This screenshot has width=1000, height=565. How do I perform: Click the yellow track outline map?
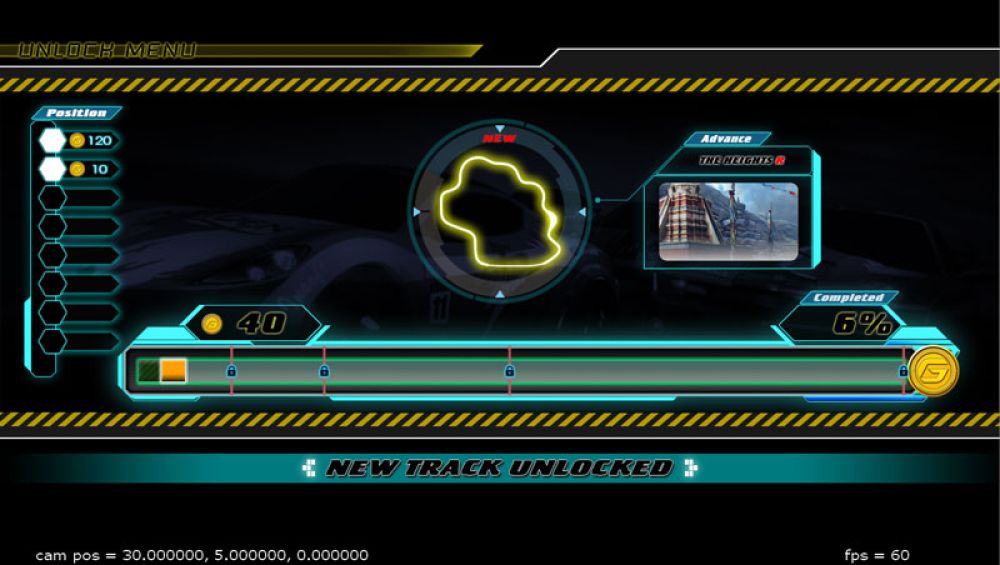click(x=499, y=212)
